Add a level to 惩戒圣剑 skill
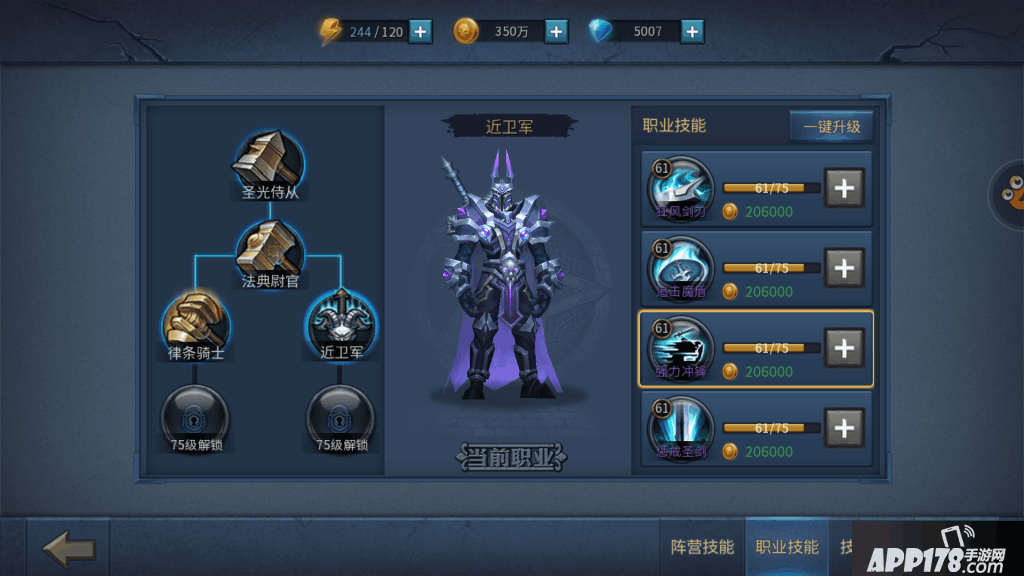This screenshot has width=1024, height=576. pyautogui.click(x=844, y=428)
